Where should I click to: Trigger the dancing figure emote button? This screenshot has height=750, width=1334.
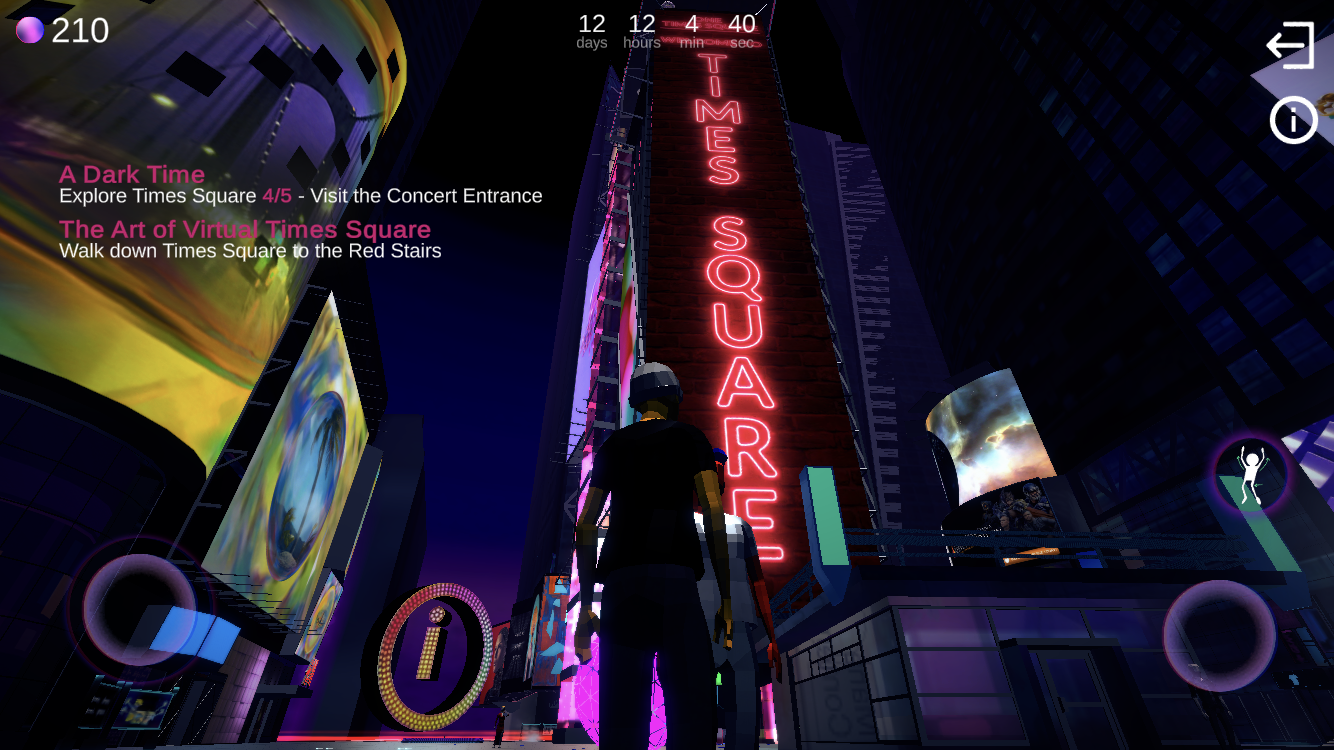point(1250,475)
